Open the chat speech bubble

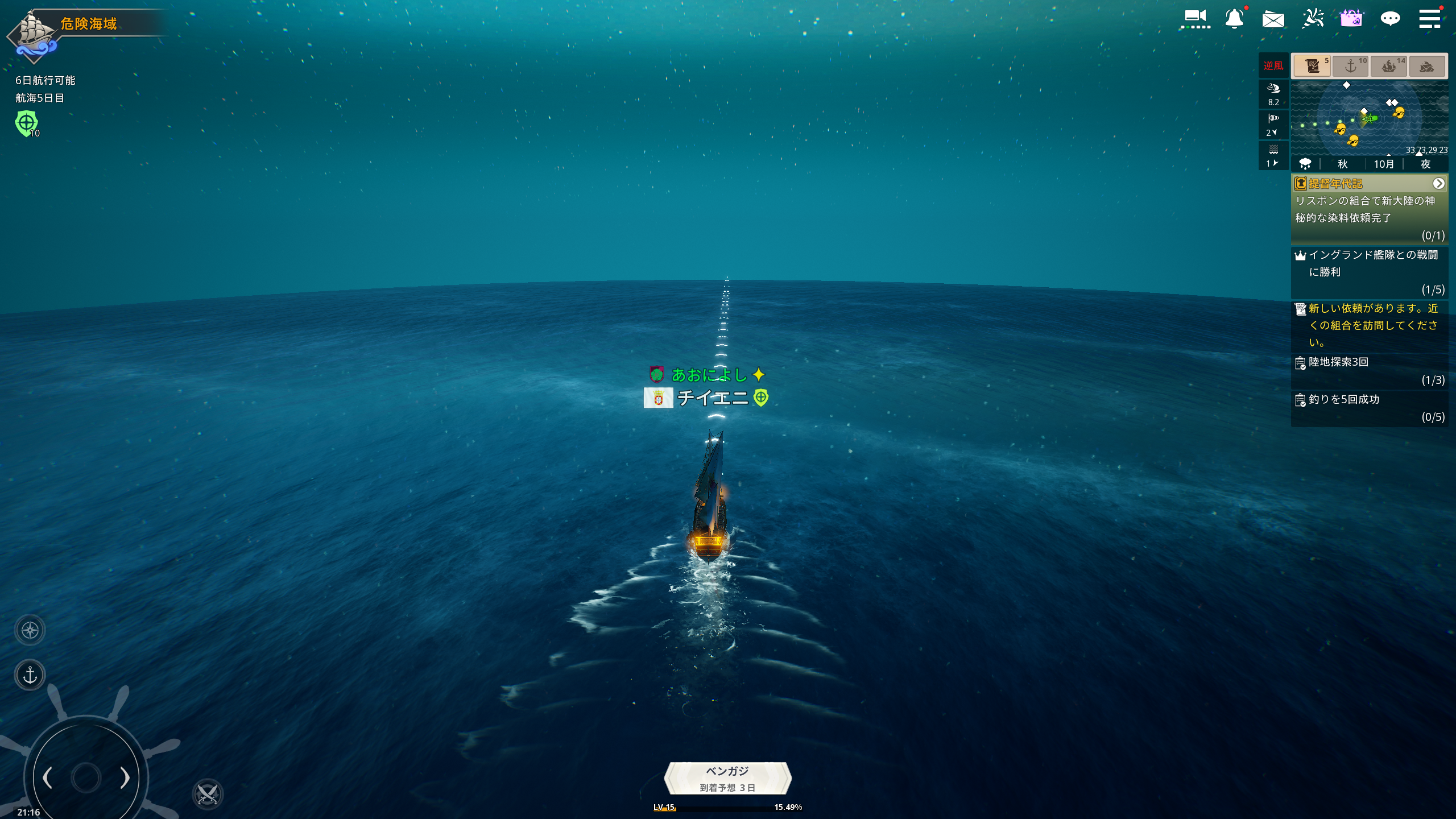[x=1390, y=19]
